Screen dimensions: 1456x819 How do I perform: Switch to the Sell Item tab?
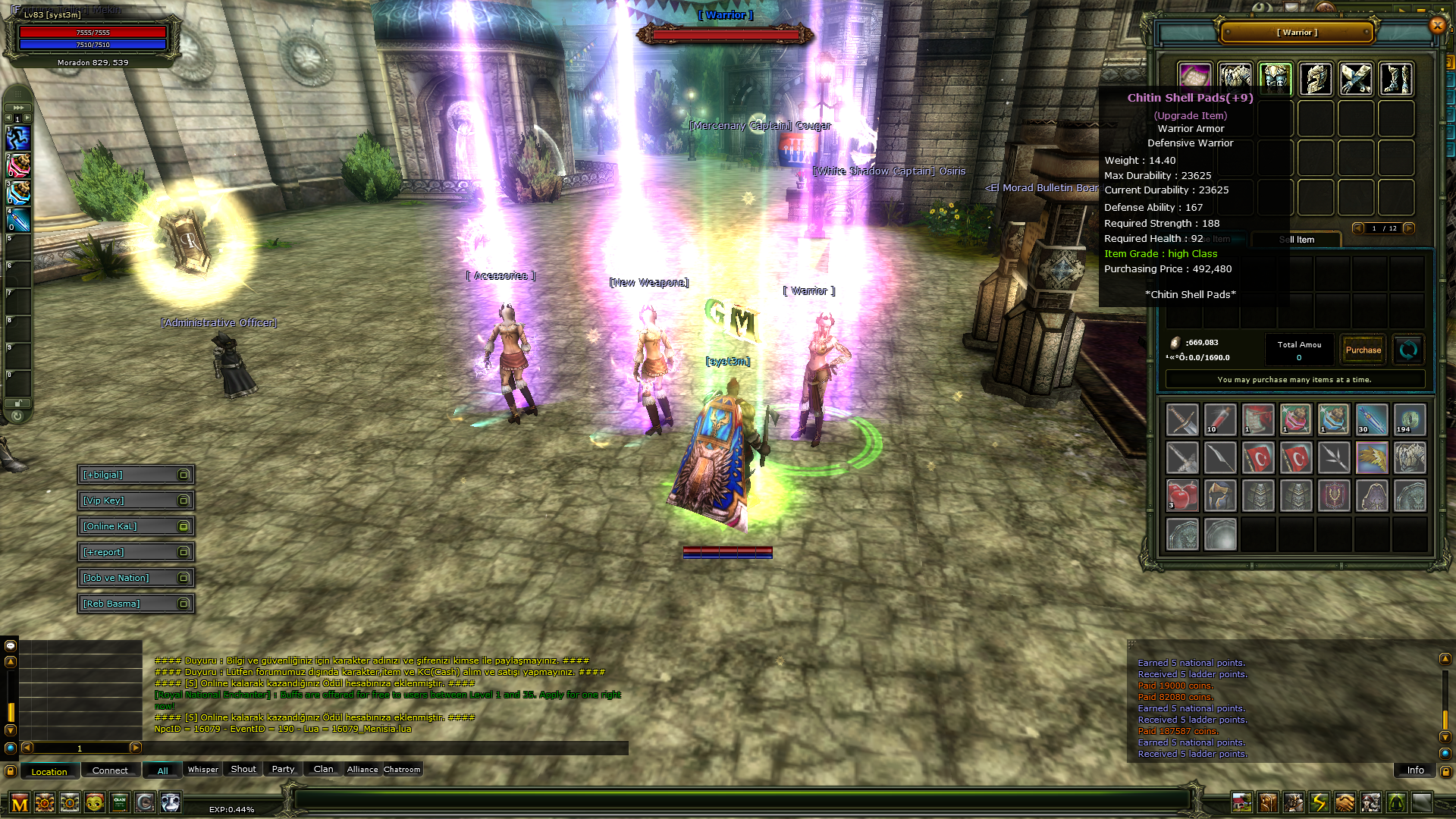coord(1297,240)
